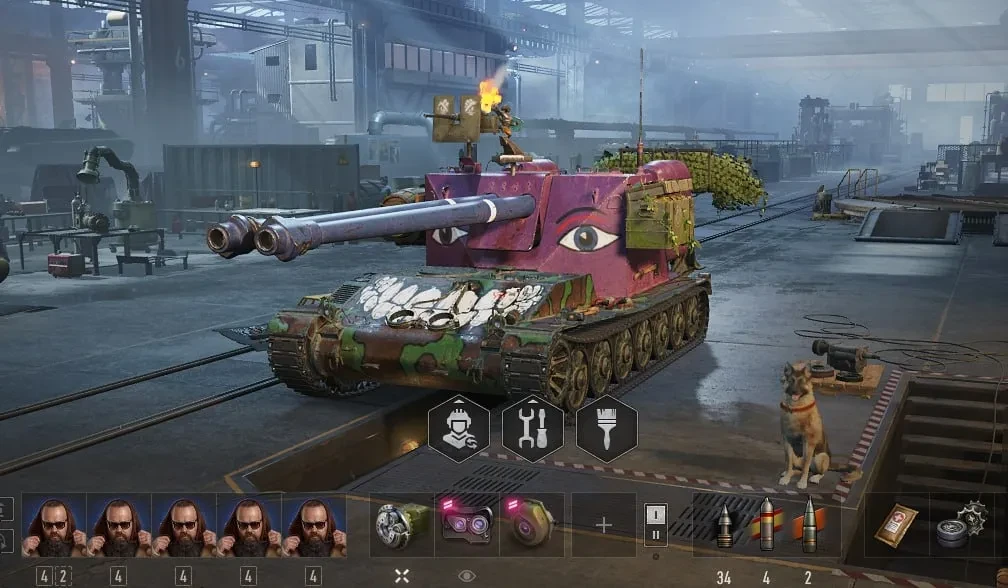1008x588 pixels.
Task: Add equipment to the empty plus slot
Action: pos(603,525)
